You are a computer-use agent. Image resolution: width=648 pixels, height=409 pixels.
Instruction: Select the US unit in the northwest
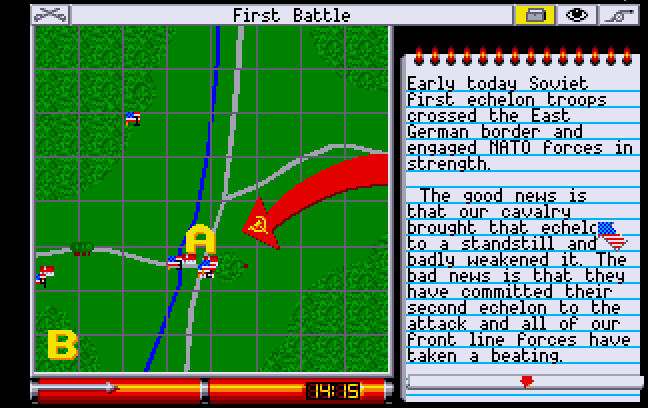132,118
